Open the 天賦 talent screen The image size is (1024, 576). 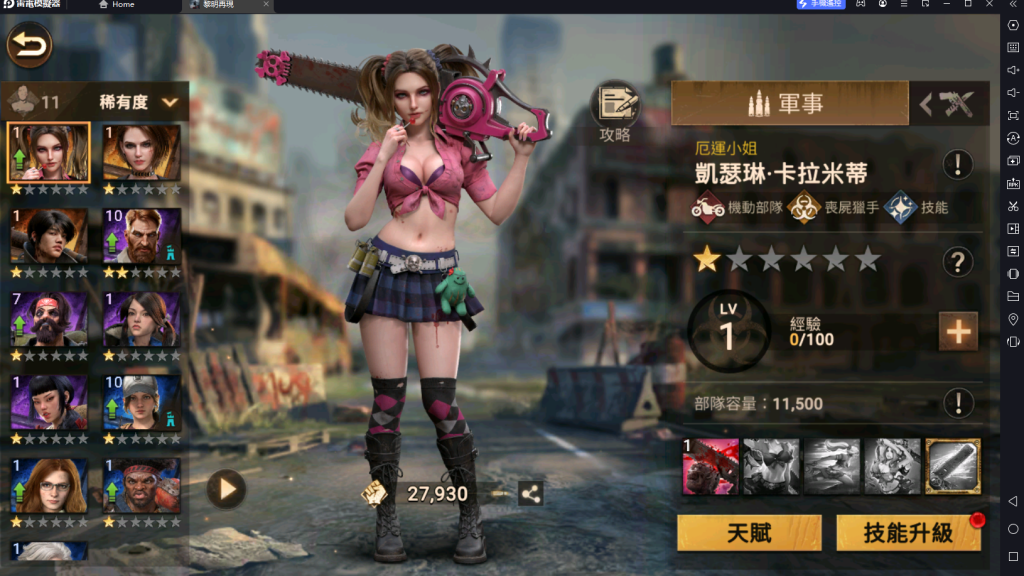748,533
